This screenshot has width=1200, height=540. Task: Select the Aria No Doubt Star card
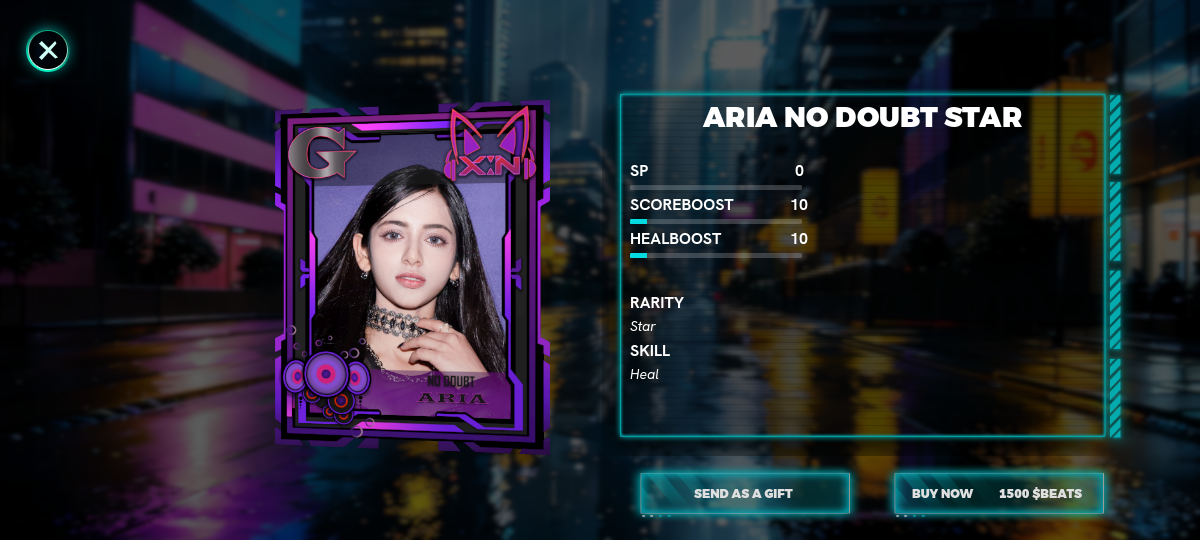412,275
